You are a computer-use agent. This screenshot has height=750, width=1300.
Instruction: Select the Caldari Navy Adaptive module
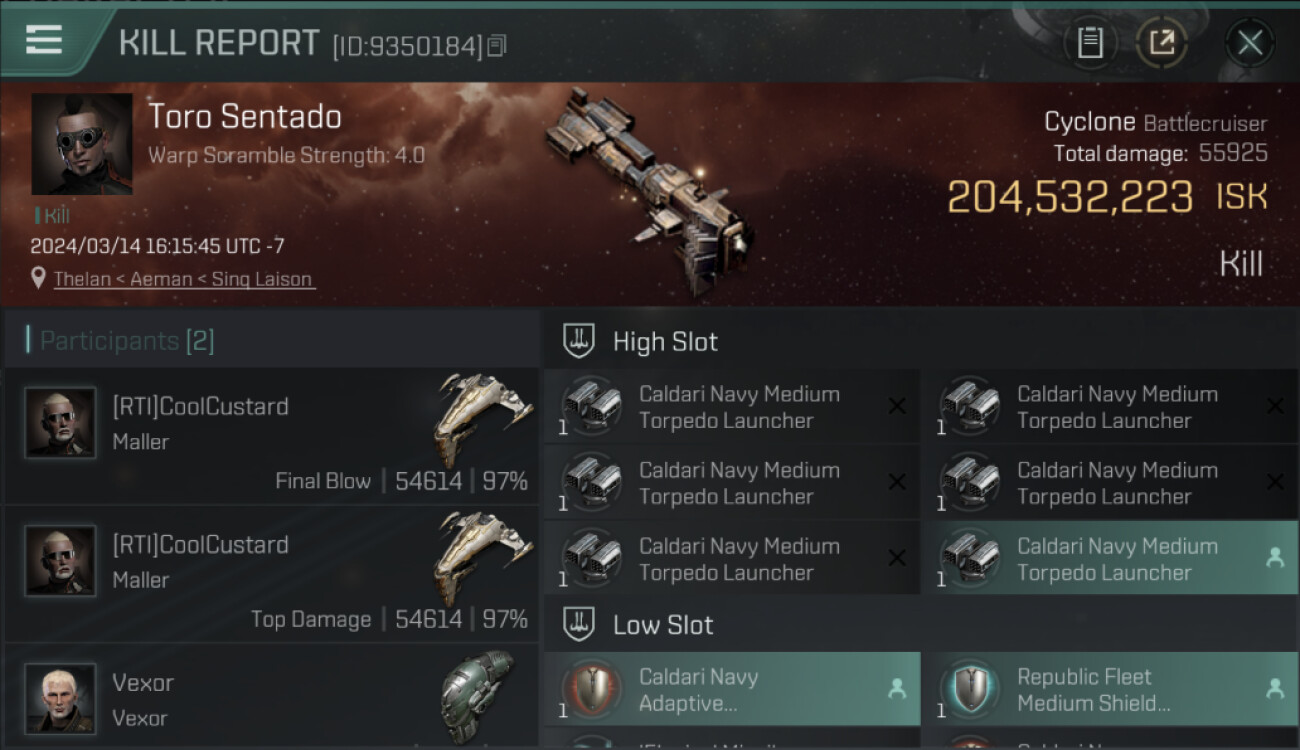[732, 689]
